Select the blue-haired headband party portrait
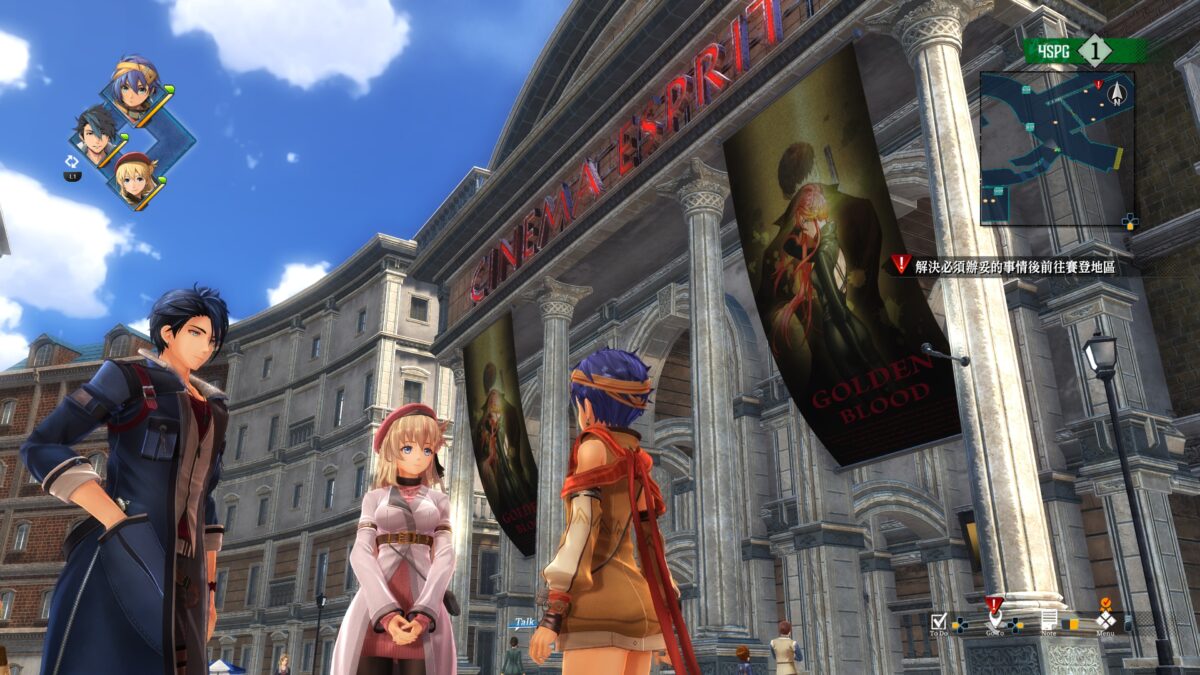This screenshot has width=1200, height=675. click(136, 85)
